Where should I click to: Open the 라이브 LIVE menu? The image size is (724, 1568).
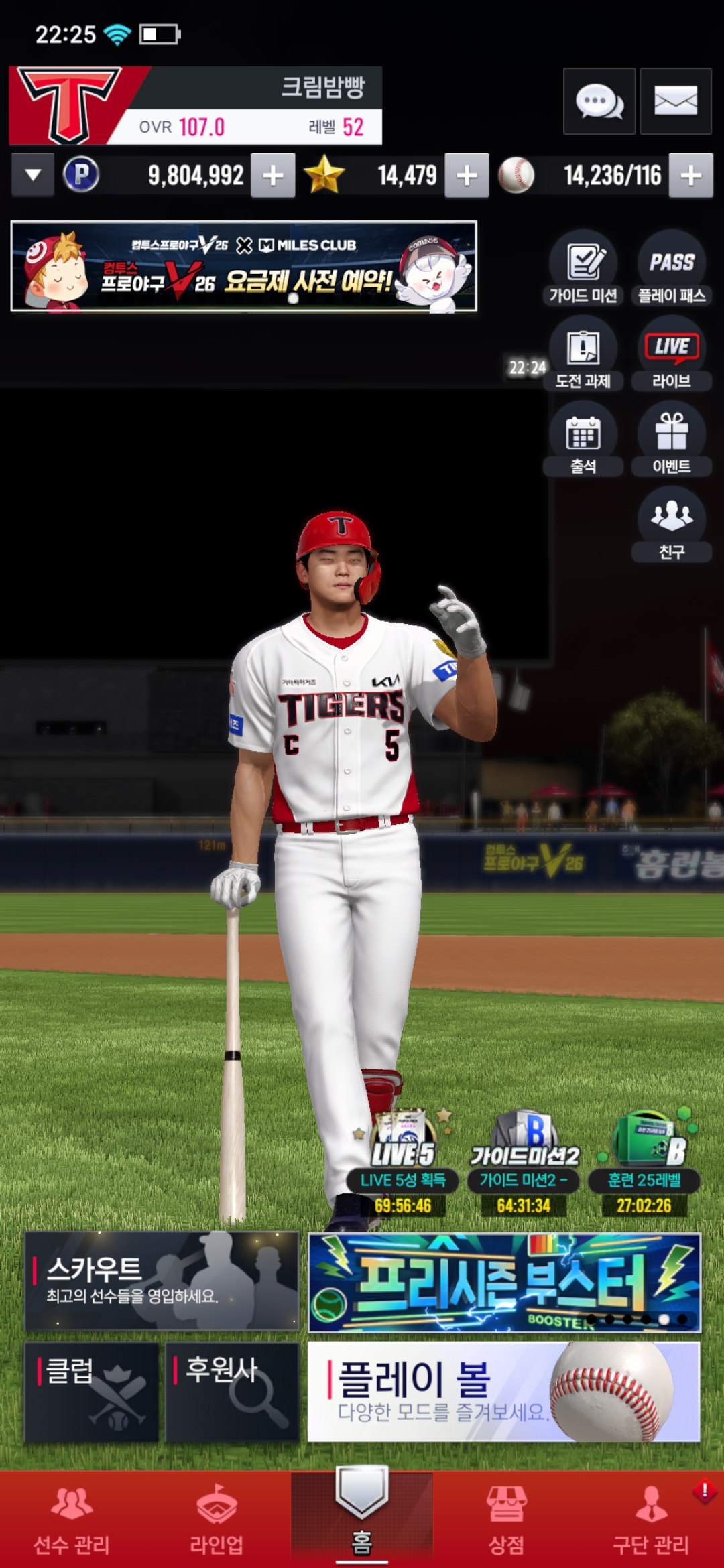coord(671,354)
